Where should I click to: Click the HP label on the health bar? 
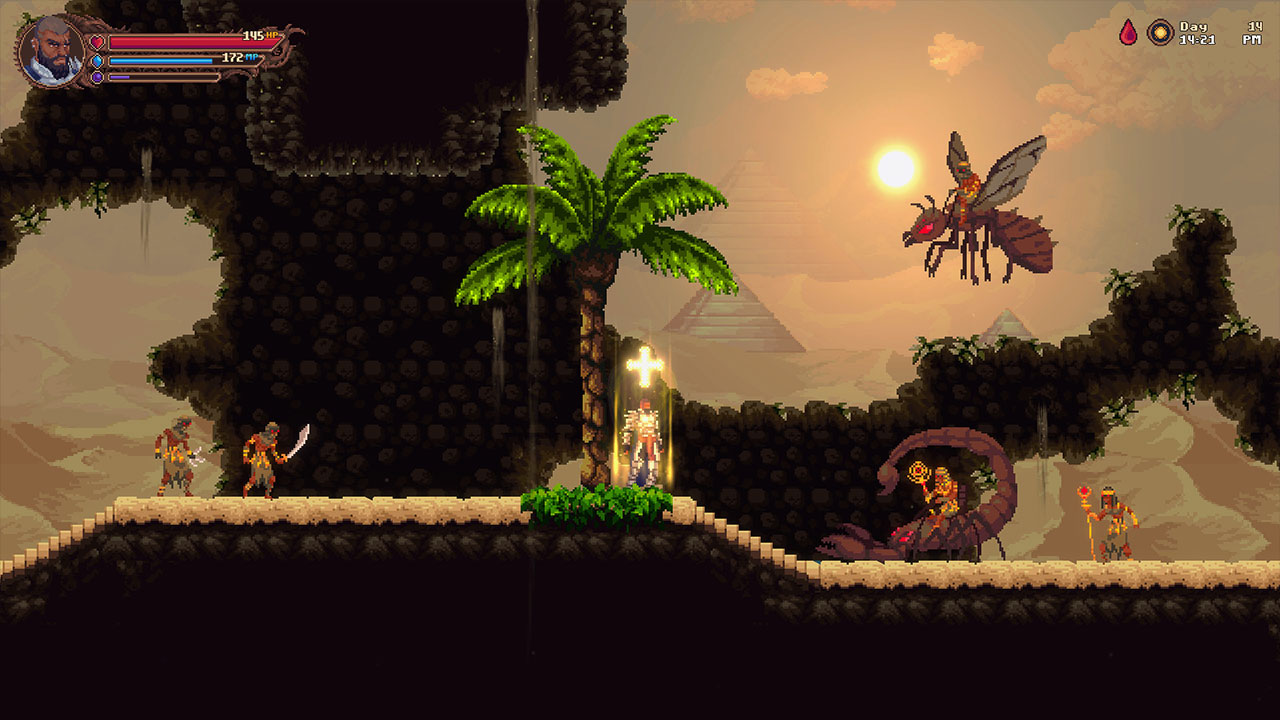coord(271,37)
